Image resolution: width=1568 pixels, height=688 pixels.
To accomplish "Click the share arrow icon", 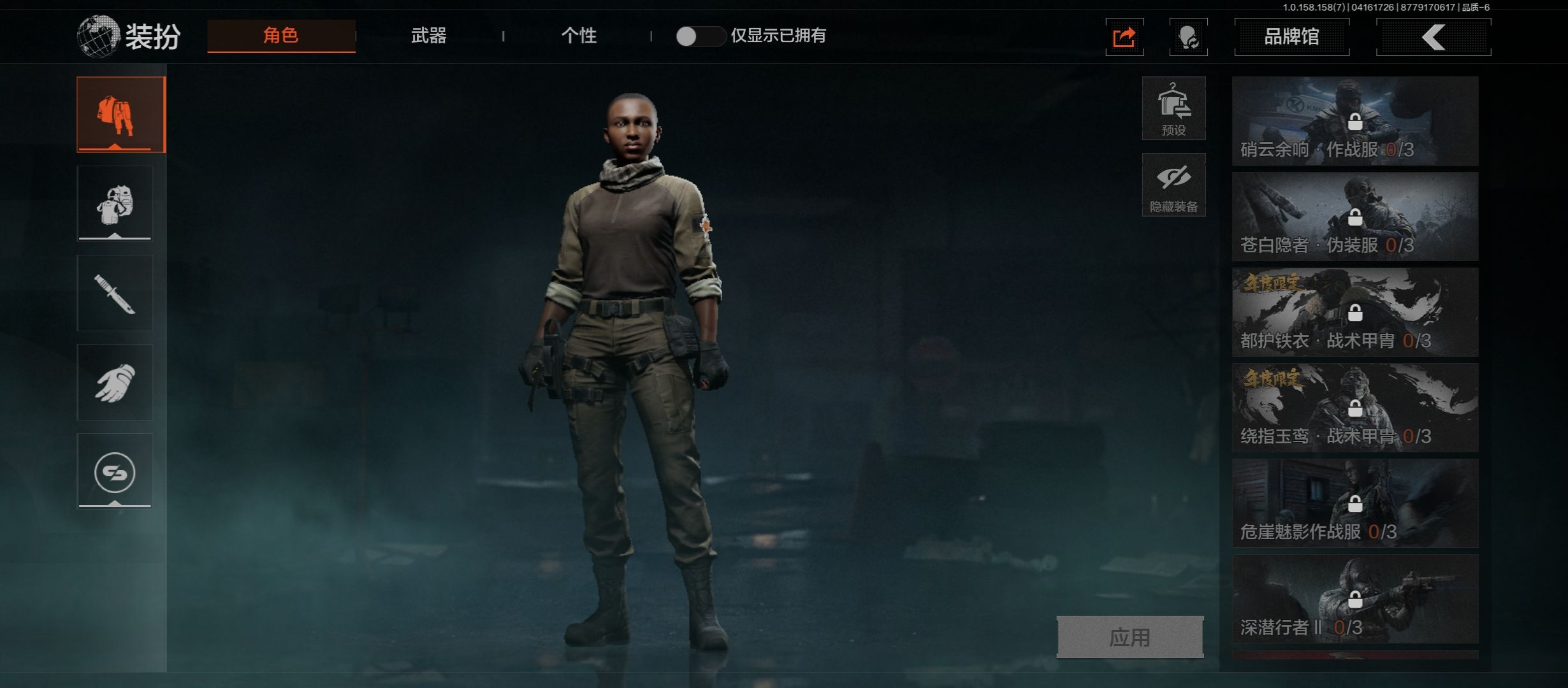I will click(x=1124, y=37).
